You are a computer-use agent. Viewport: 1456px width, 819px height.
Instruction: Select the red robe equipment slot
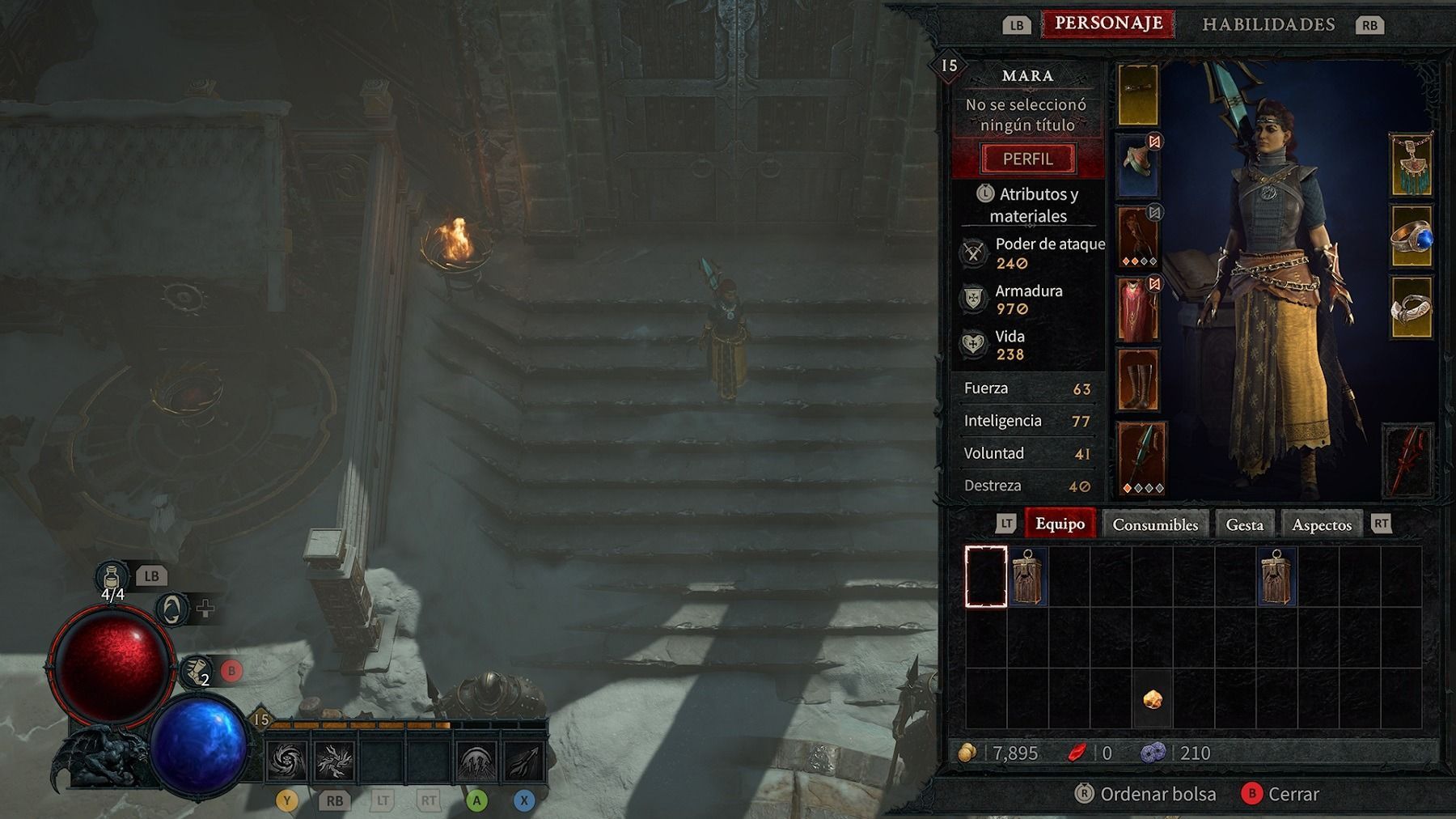[x=1138, y=308]
